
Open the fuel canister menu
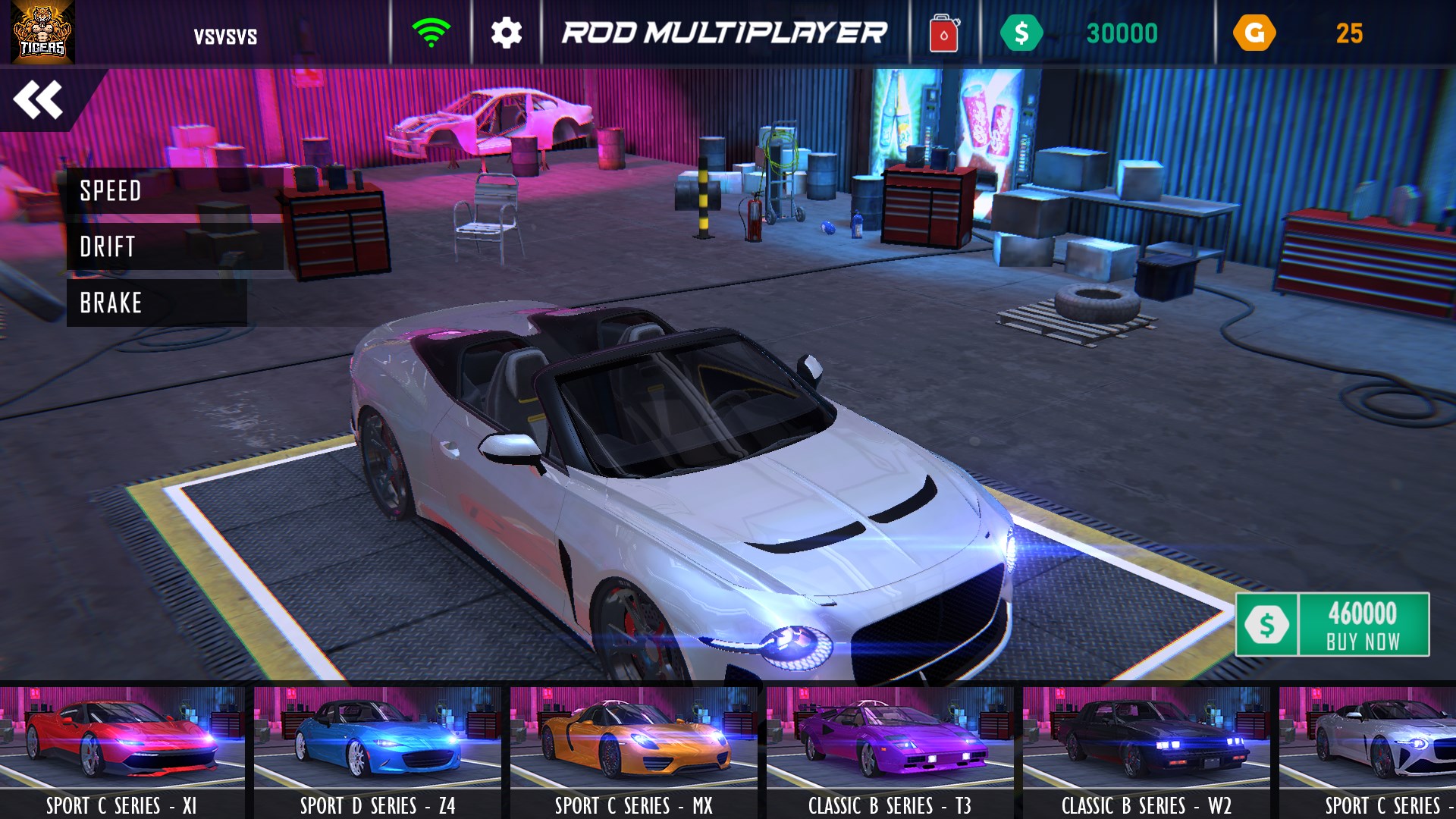943,32
